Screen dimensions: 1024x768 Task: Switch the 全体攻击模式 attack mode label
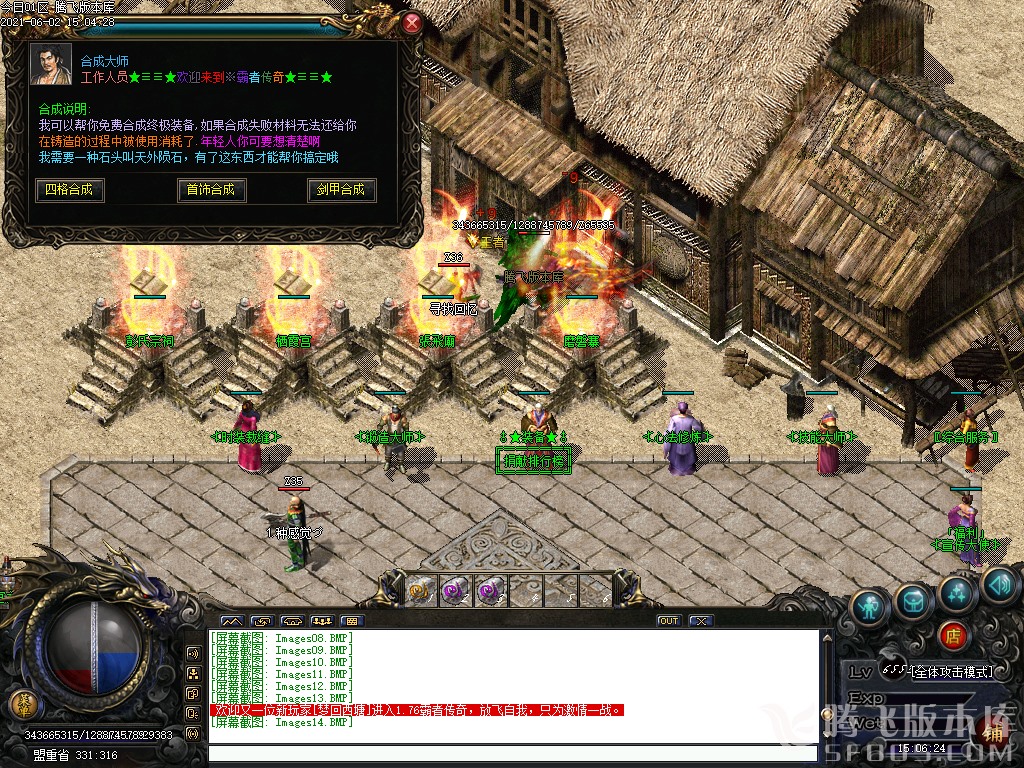coord(950,671)
